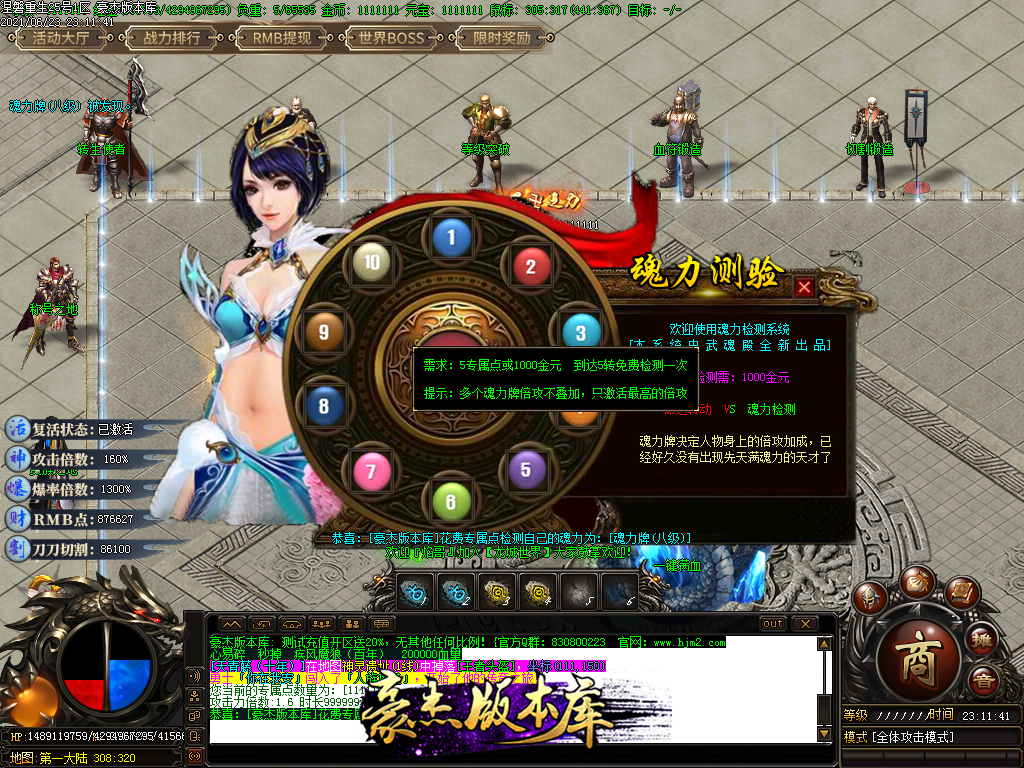This screenshot has width=1024, height=768.
Task: Open the RMB提现 withdrawal menu
Action: click(281, 39)
